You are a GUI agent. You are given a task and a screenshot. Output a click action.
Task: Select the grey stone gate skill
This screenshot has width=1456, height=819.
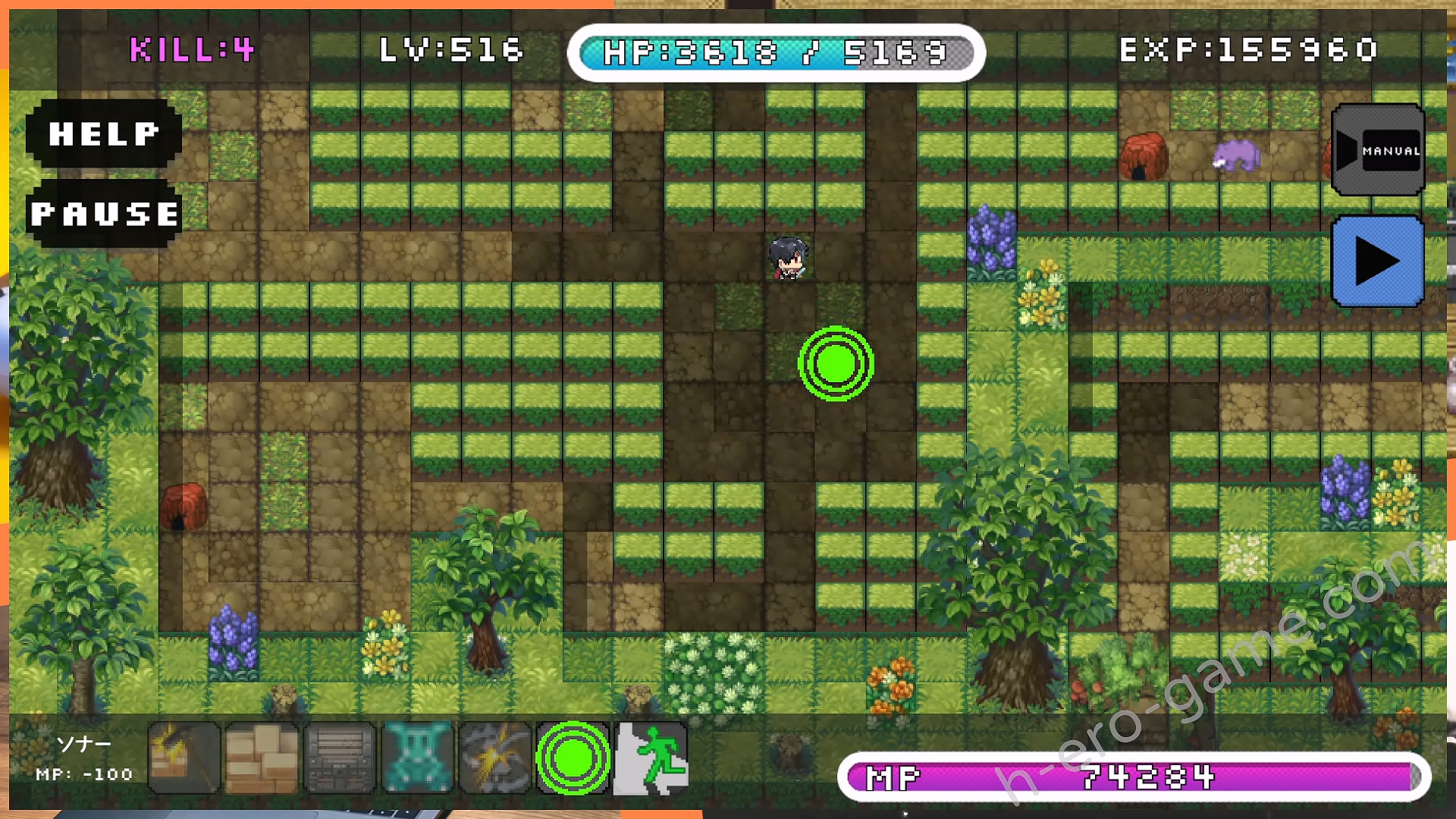(340, 758)
